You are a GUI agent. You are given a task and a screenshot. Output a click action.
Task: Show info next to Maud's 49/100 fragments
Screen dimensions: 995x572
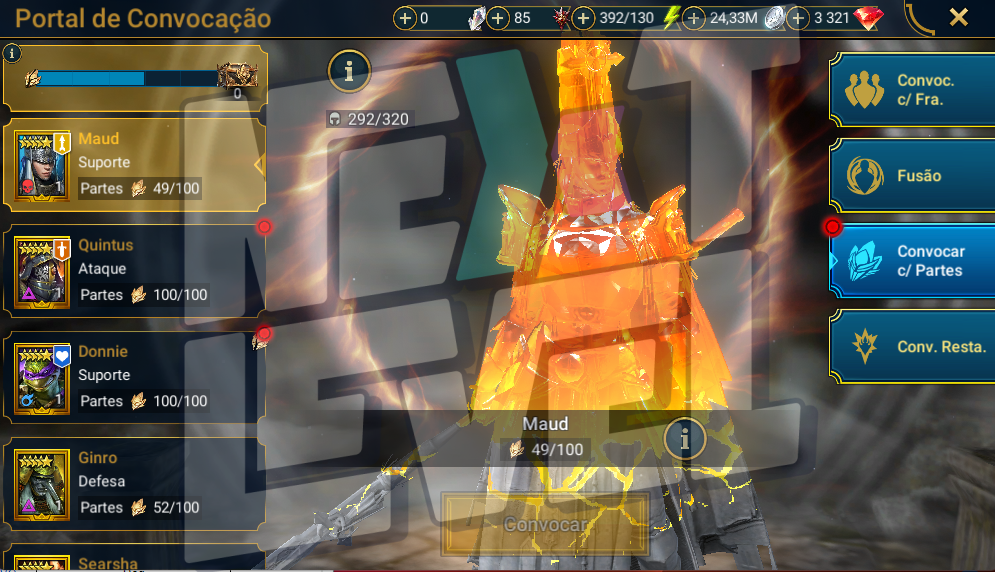(x=686, y=438)
